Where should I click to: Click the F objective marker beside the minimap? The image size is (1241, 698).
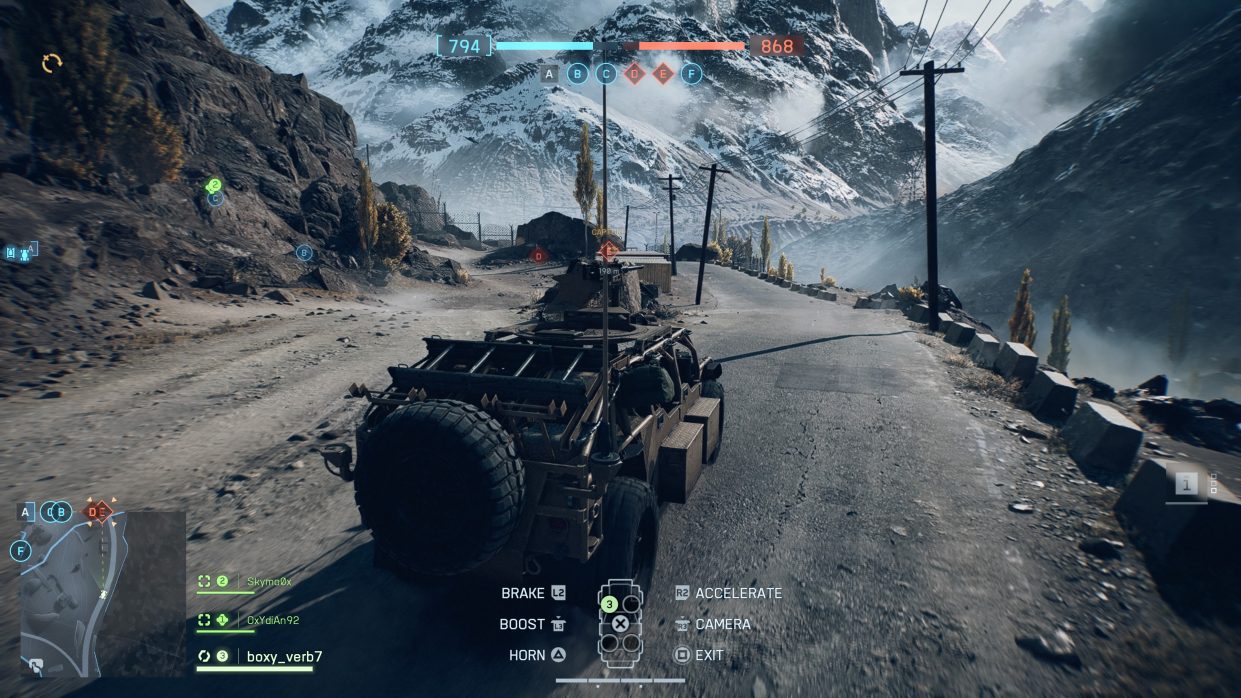tap(20, 551)
